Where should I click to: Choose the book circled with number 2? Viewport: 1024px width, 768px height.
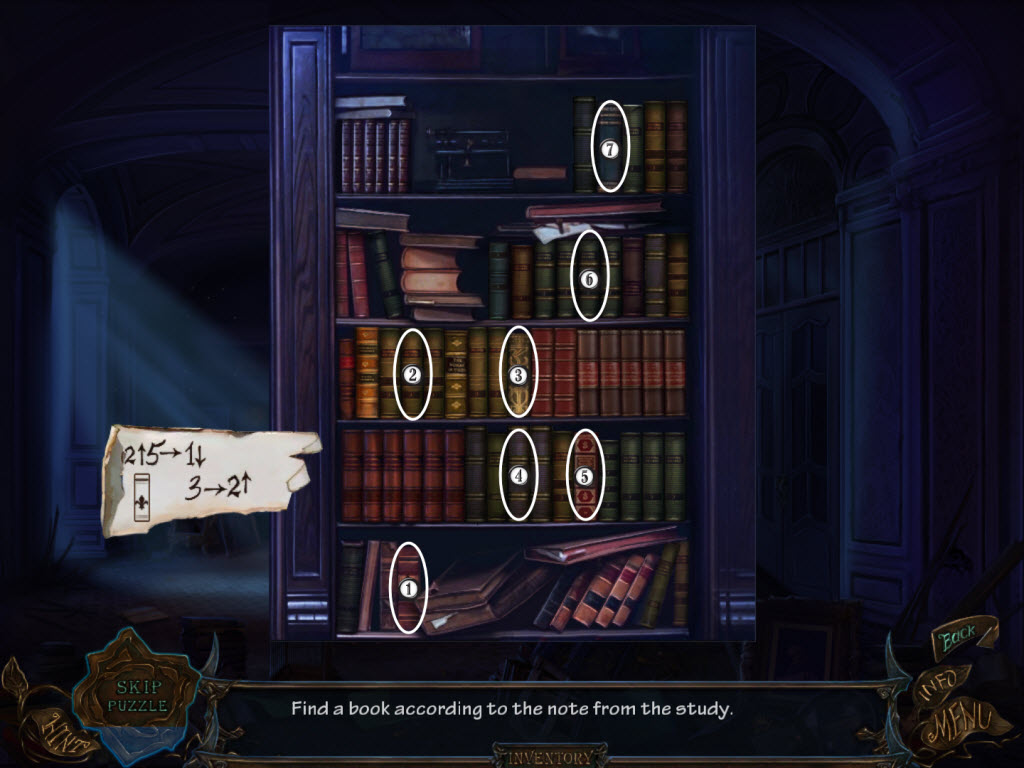[413, 375]
